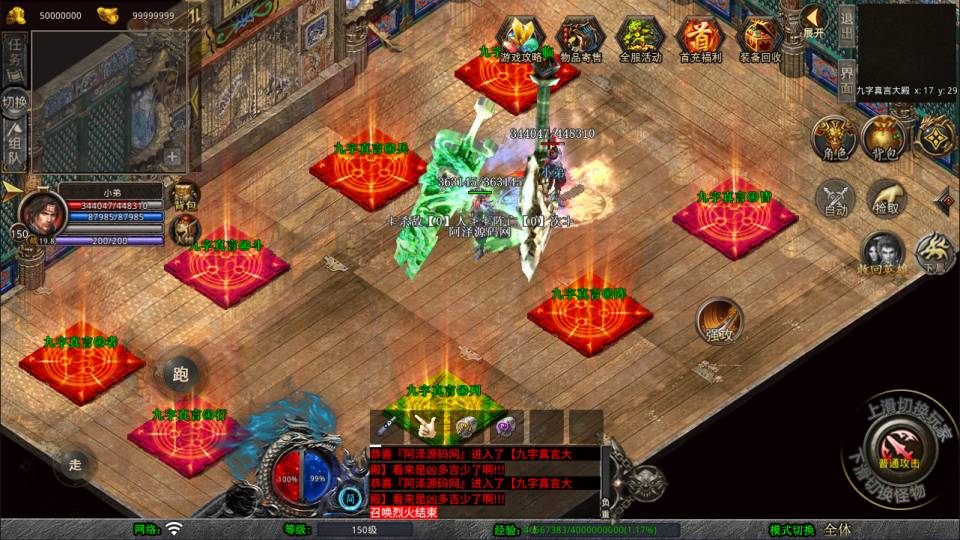Select the 走 walk movement mode
Screen dimensions: 960x540
click(74, 464)
